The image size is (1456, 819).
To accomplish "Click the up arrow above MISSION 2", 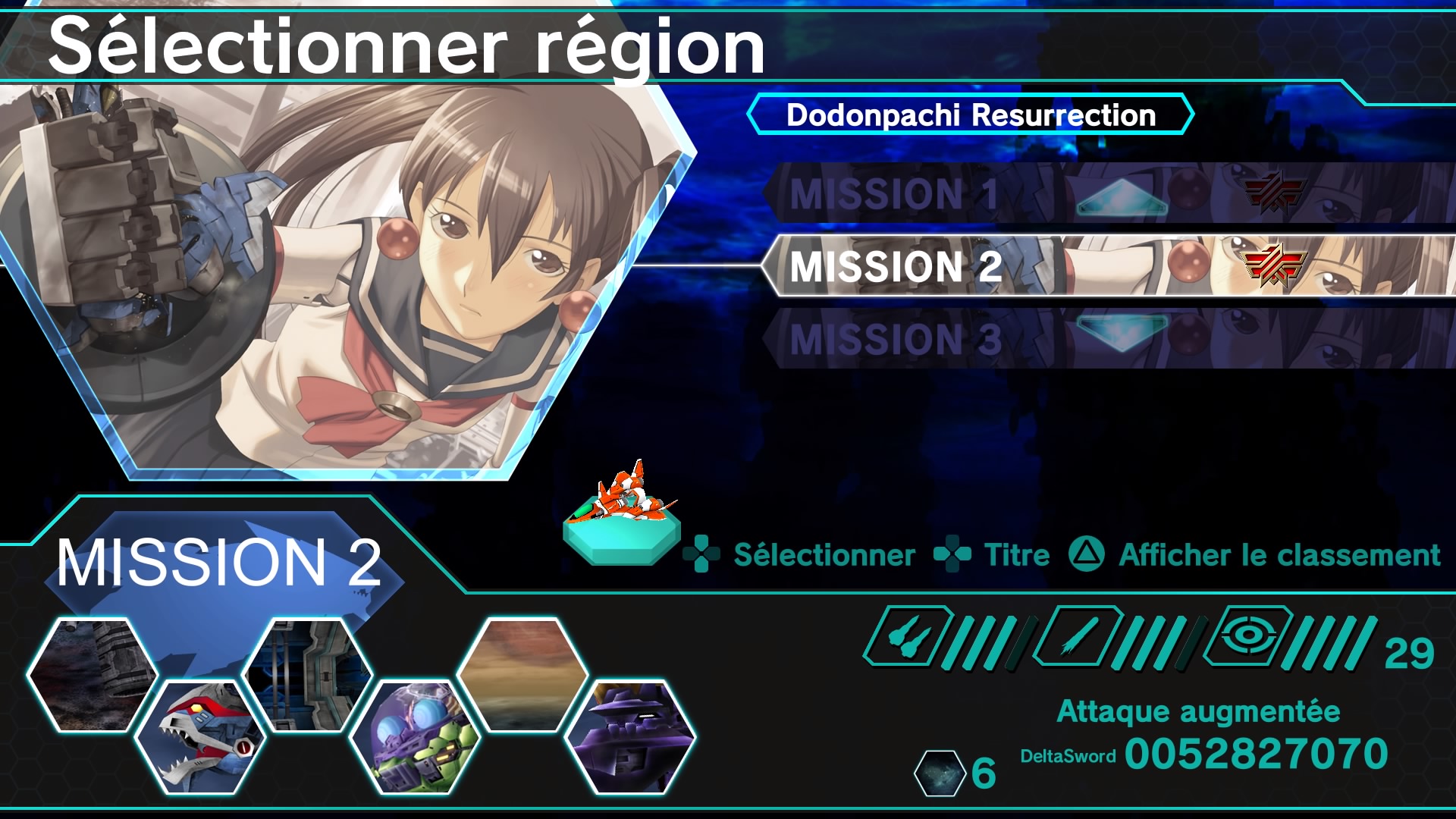I will pos(1122,198).
